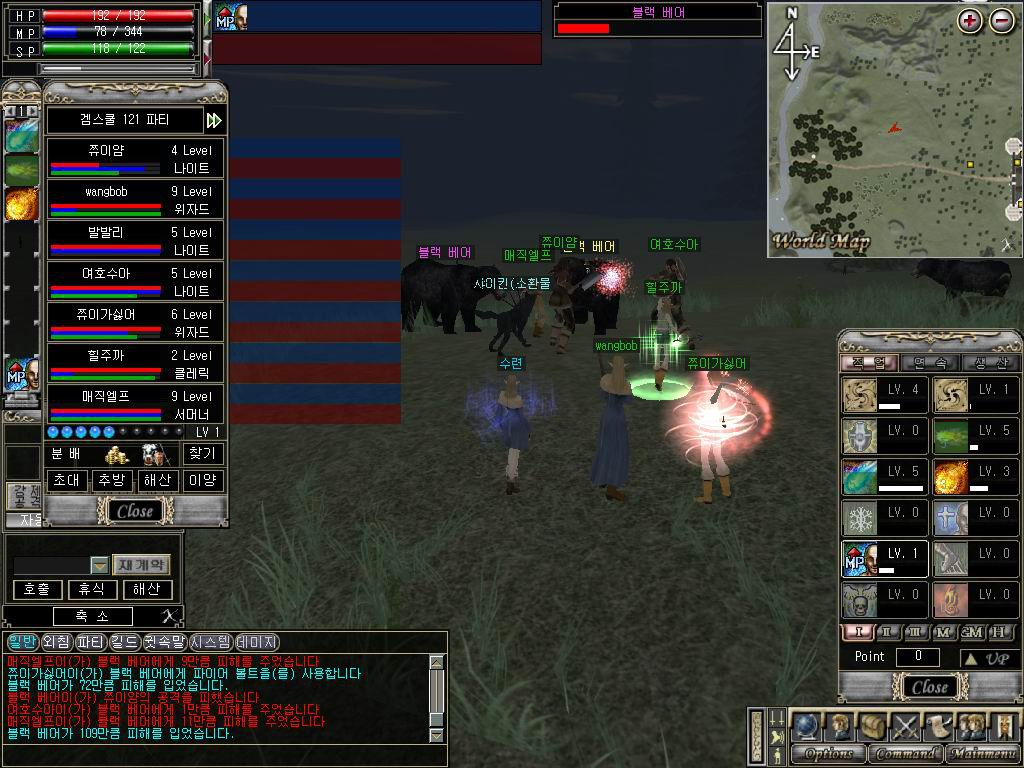
Task: Click the 추방 (kick) party button
Action: [111, 480]
